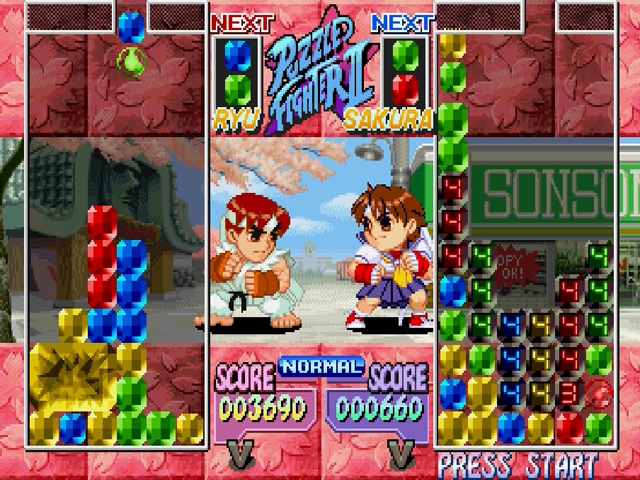
Task: Click the falling blue gem on Ryu's board
Action: click(131, 27)
